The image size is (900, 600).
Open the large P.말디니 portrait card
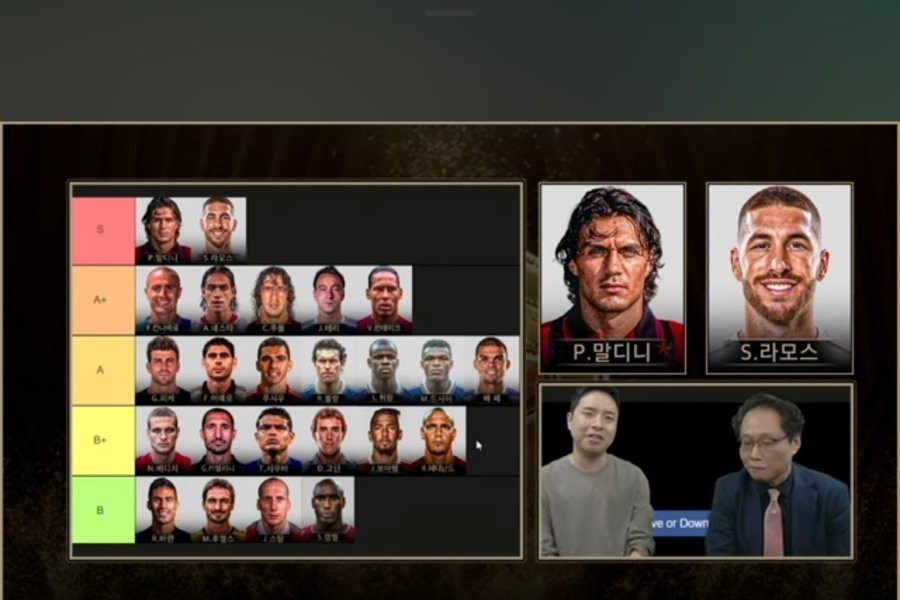tap(612, 277)
